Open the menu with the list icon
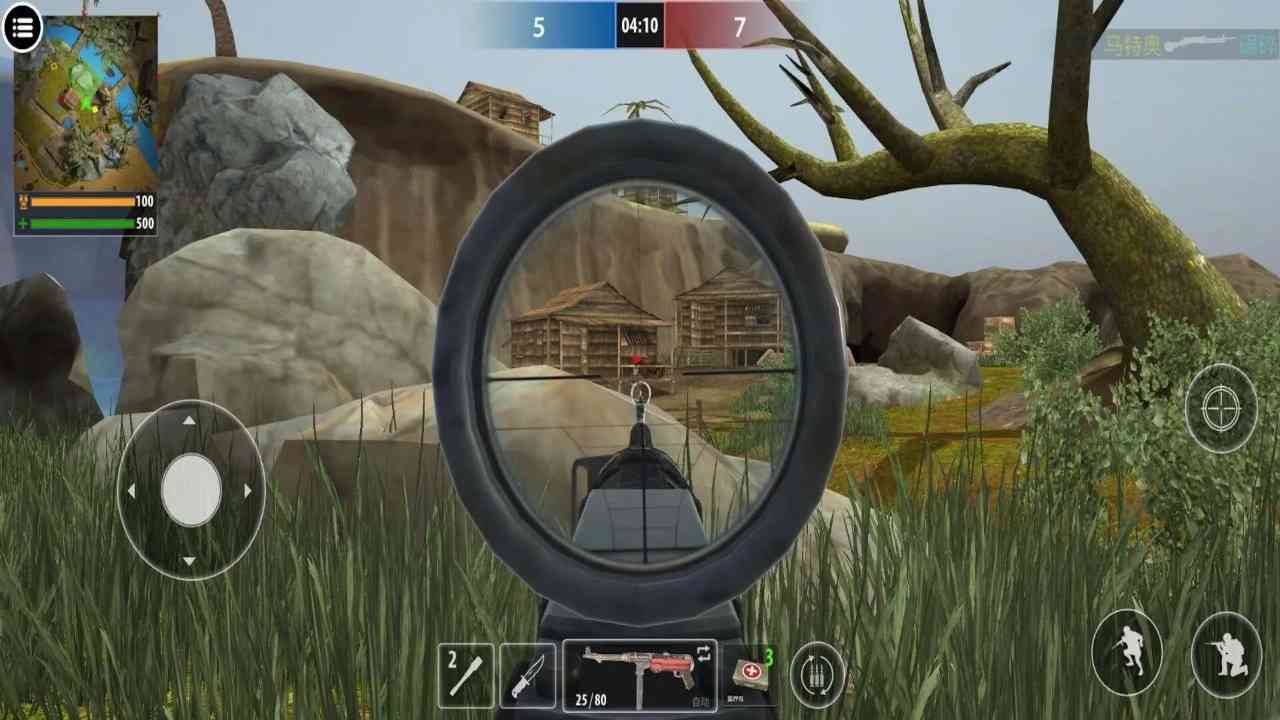This screenshot has height=720, width=1280. coord(22,28)
